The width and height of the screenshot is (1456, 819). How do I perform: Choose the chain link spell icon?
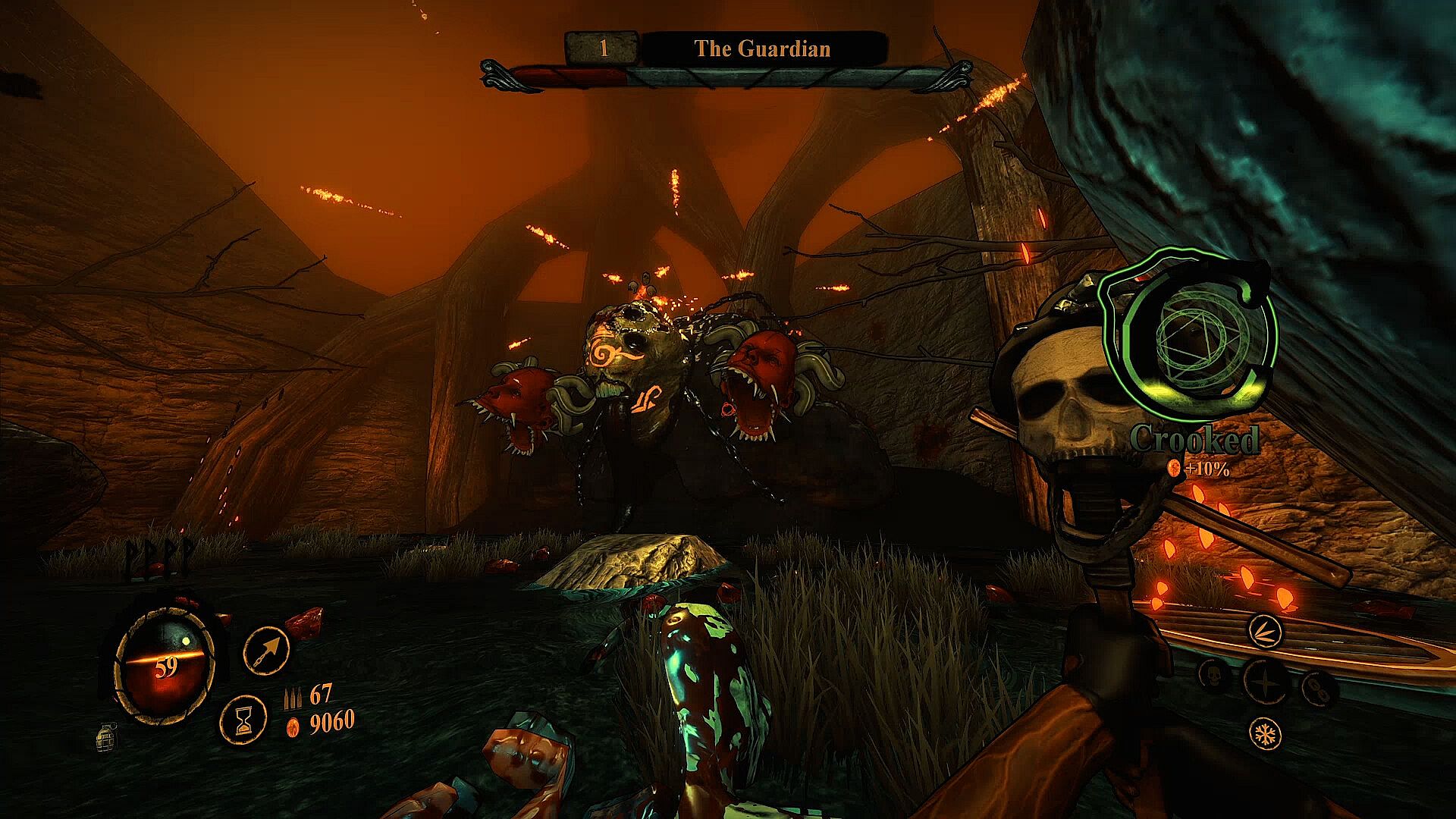click(x=1318, y=689)
